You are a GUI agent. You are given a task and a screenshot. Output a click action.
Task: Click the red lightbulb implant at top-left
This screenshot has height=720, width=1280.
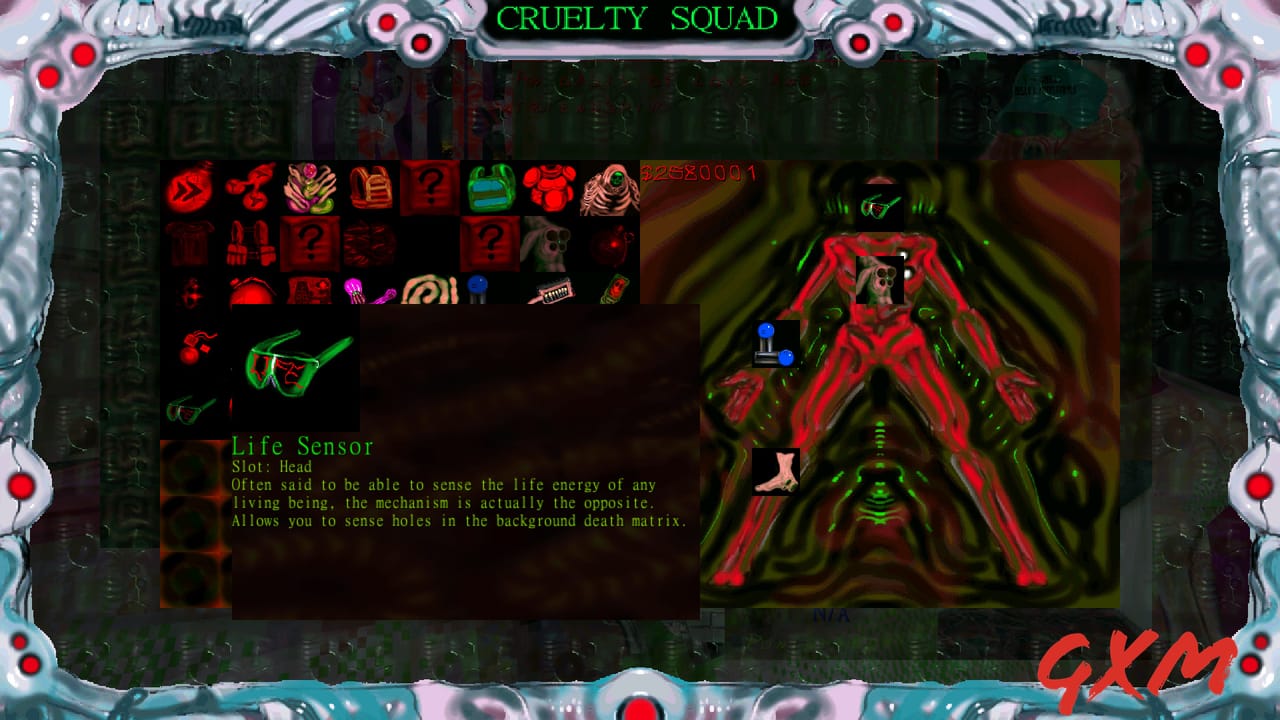click(x=190, y=188)
